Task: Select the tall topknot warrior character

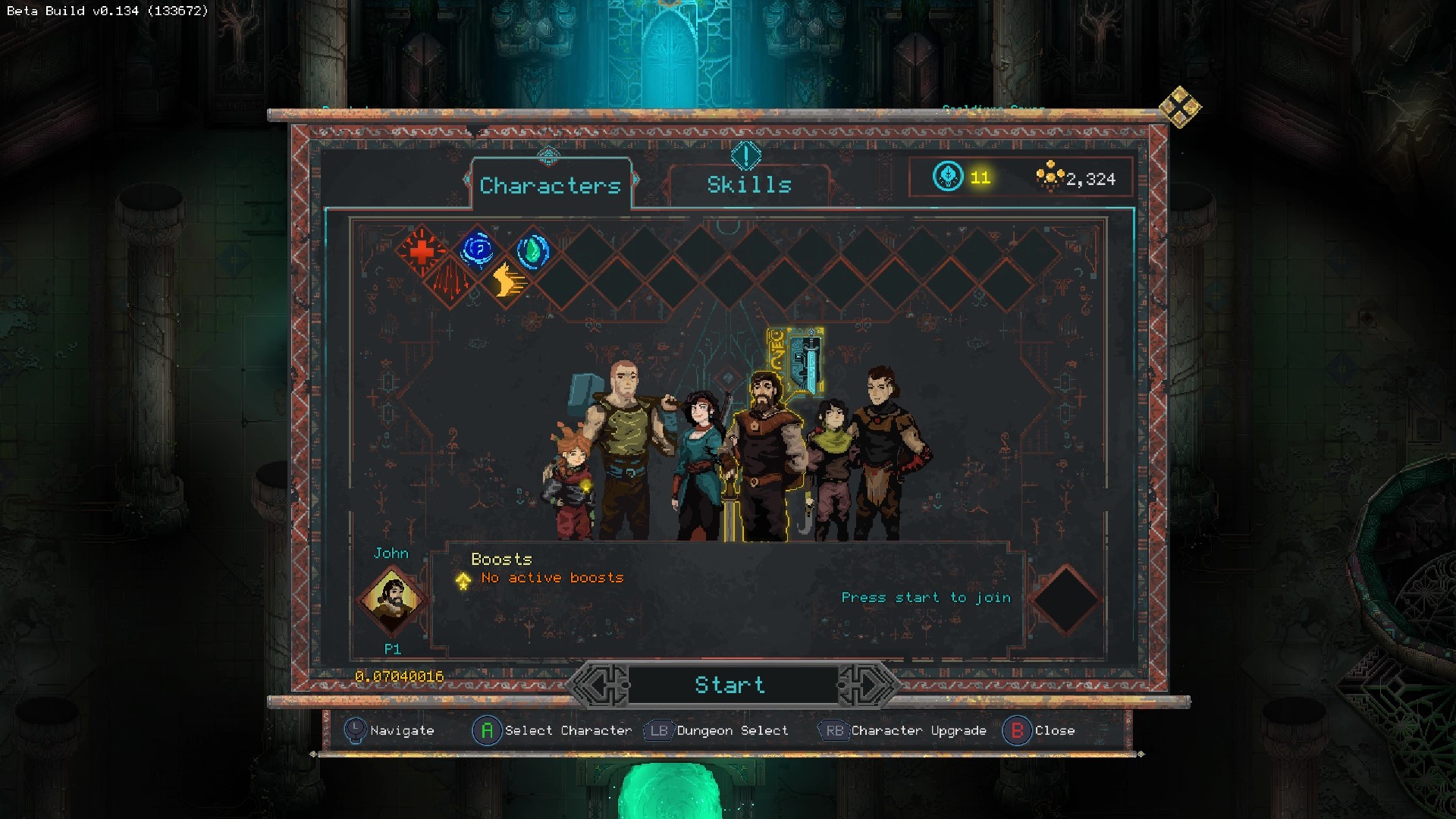Action: tap(883, 447)
